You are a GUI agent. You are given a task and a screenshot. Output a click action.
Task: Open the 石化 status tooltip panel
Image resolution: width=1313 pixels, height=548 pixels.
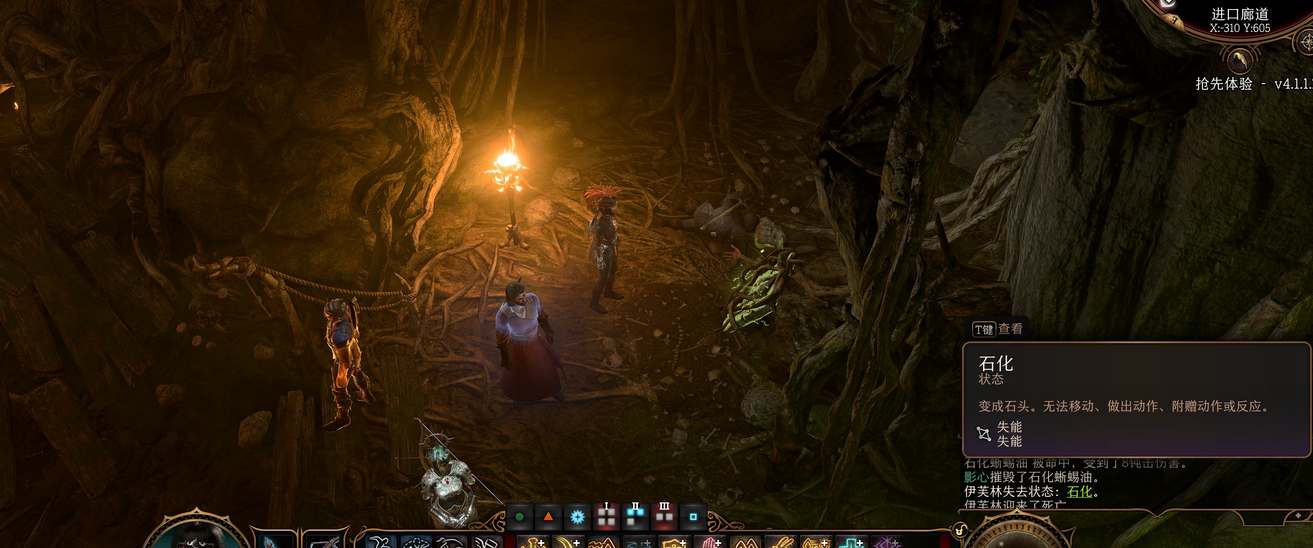[x=1135, y=398]
